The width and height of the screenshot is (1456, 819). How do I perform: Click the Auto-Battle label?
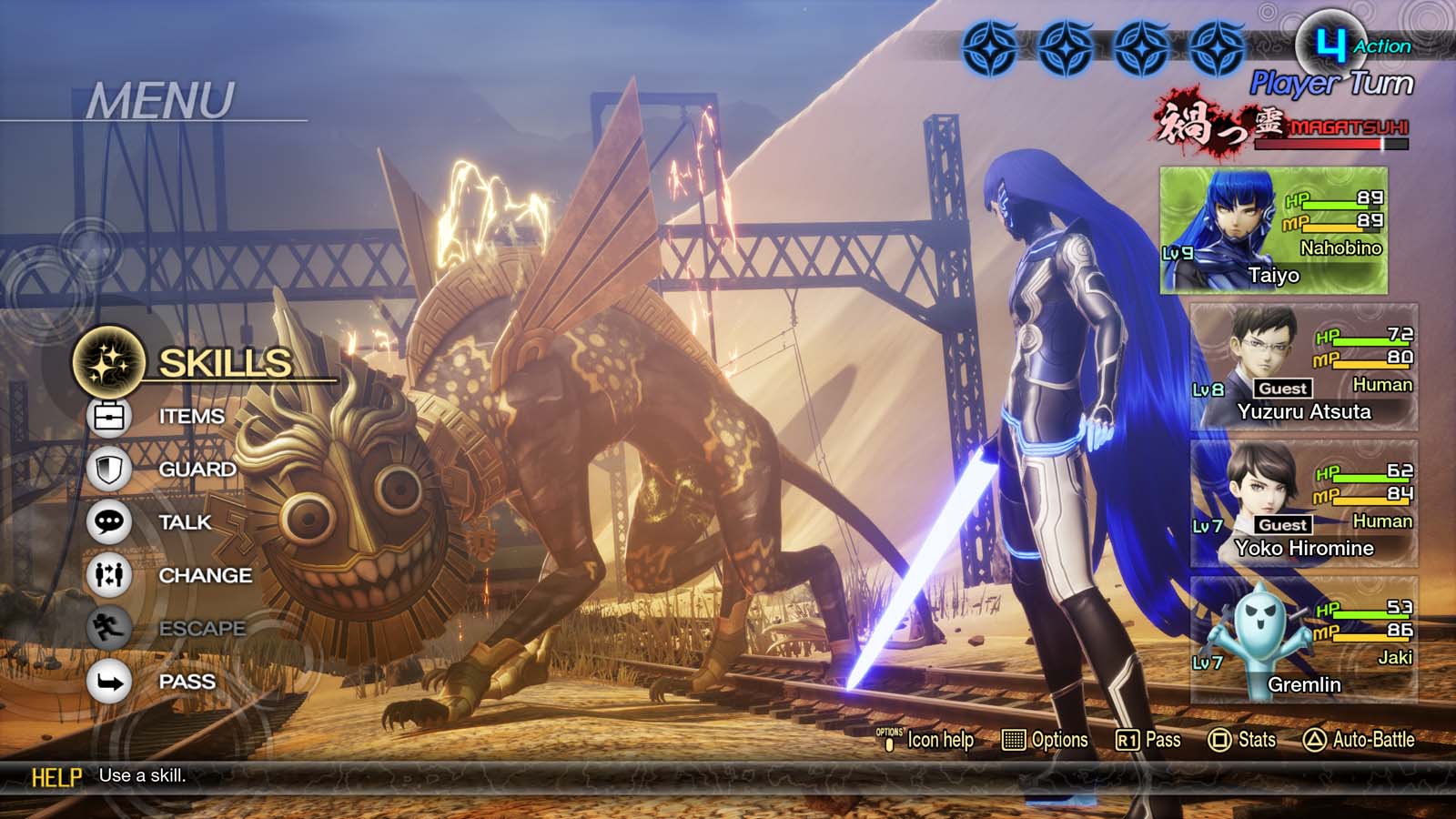pos(1372,740)
